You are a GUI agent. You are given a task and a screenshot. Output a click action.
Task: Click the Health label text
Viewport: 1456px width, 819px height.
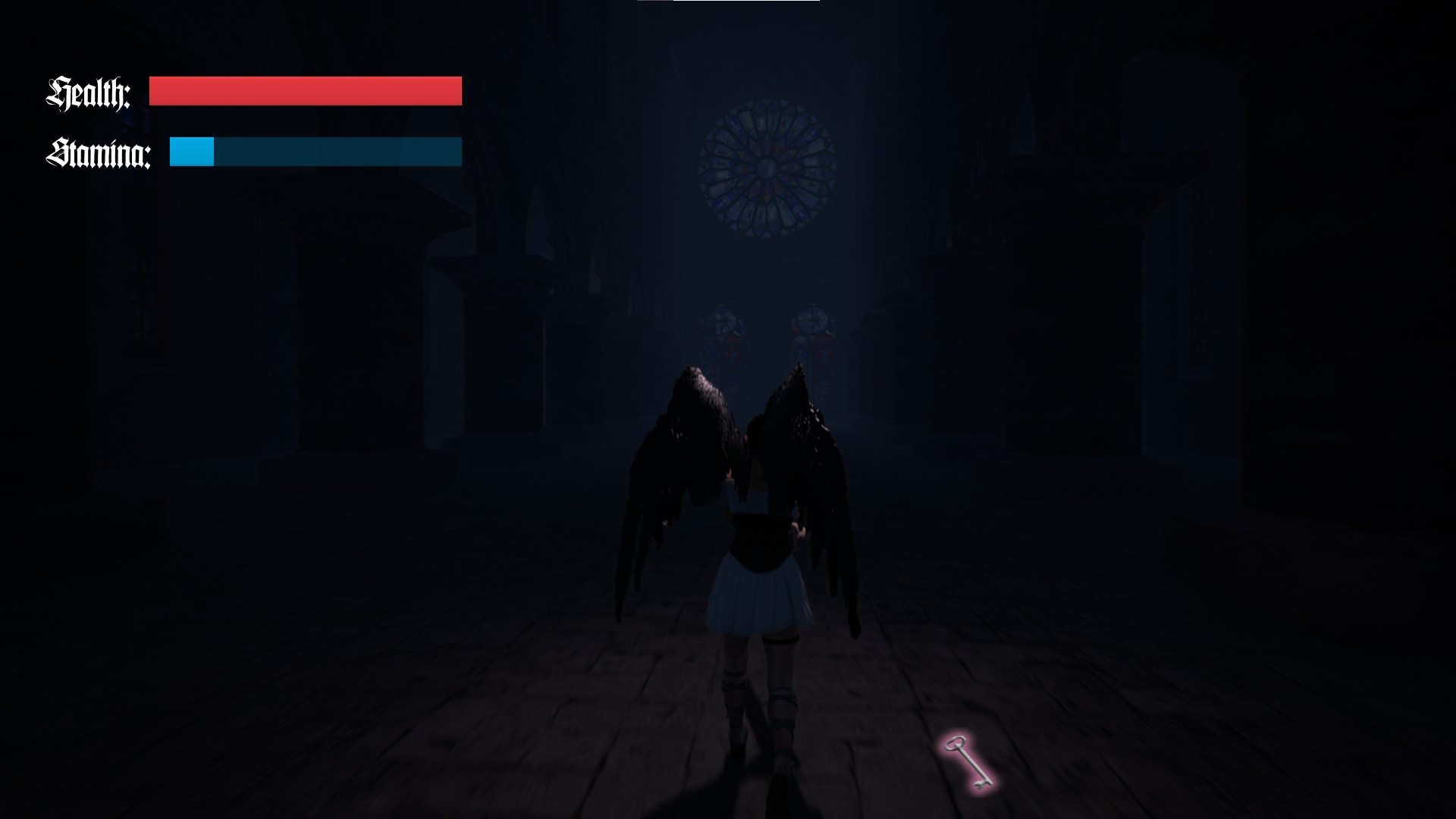[89, 92]
